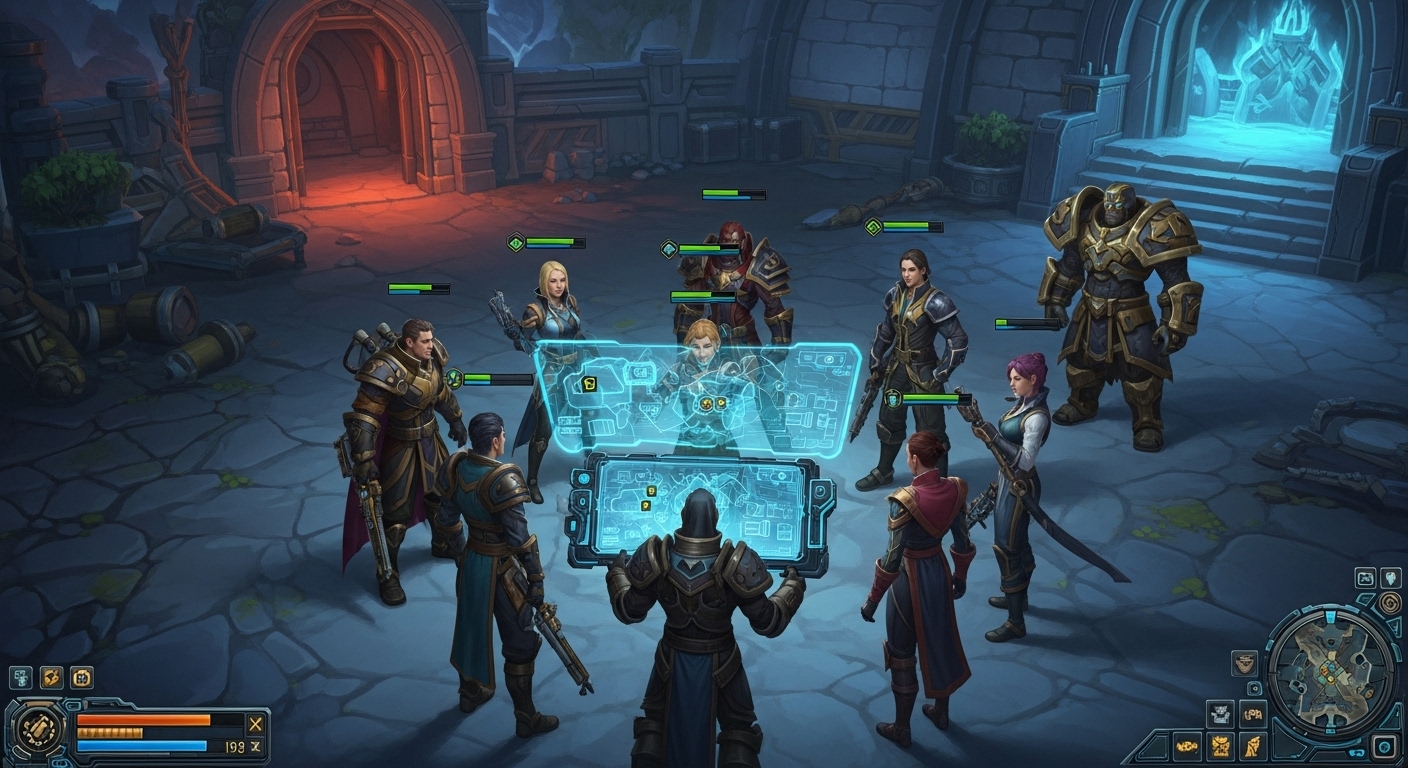The height and width of the screenshot is (768, 1408).
Task: Open chat using the speech bubble icon
Action: click(1357, 753)
